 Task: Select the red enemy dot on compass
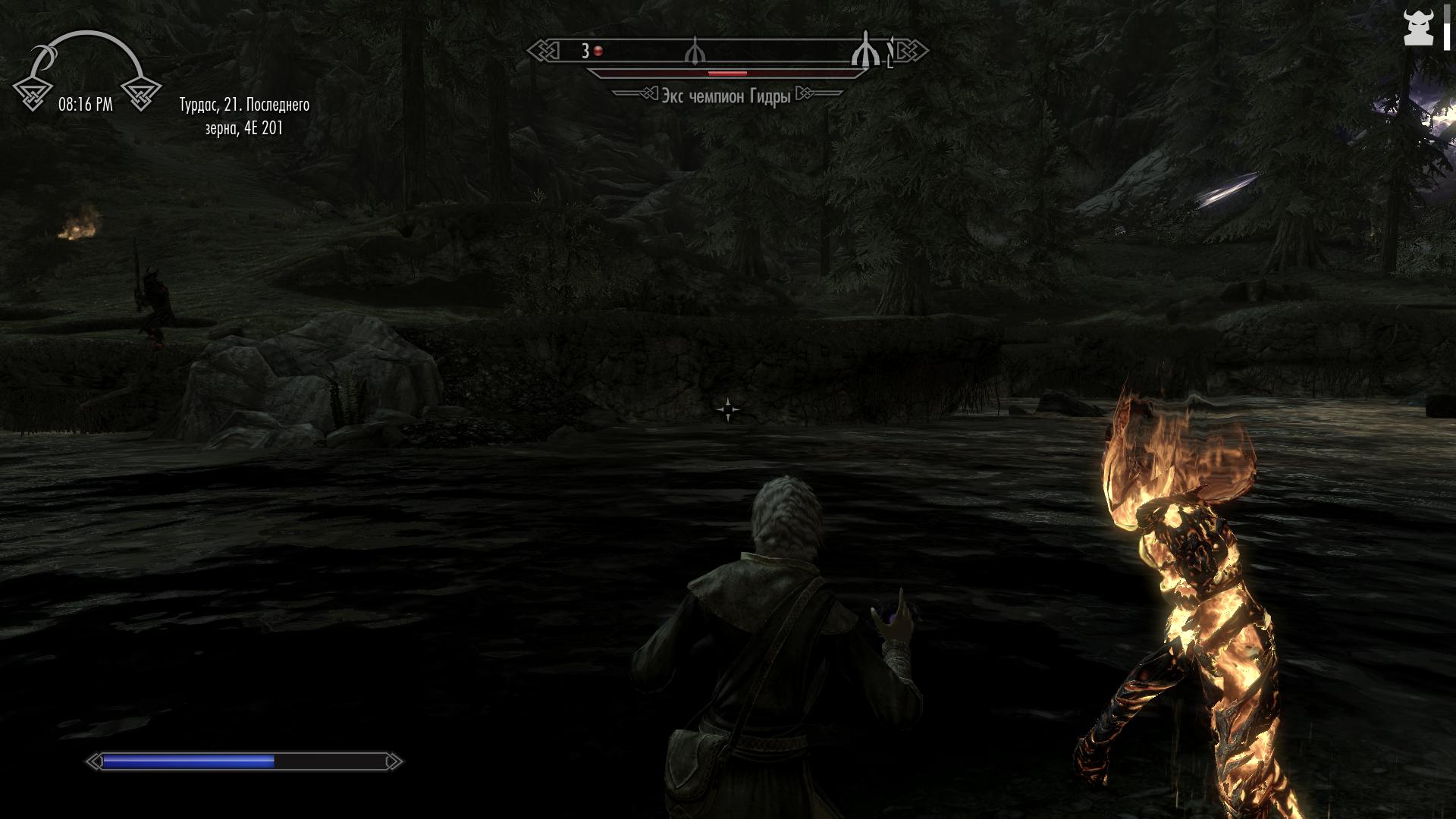tap(598, 52)
